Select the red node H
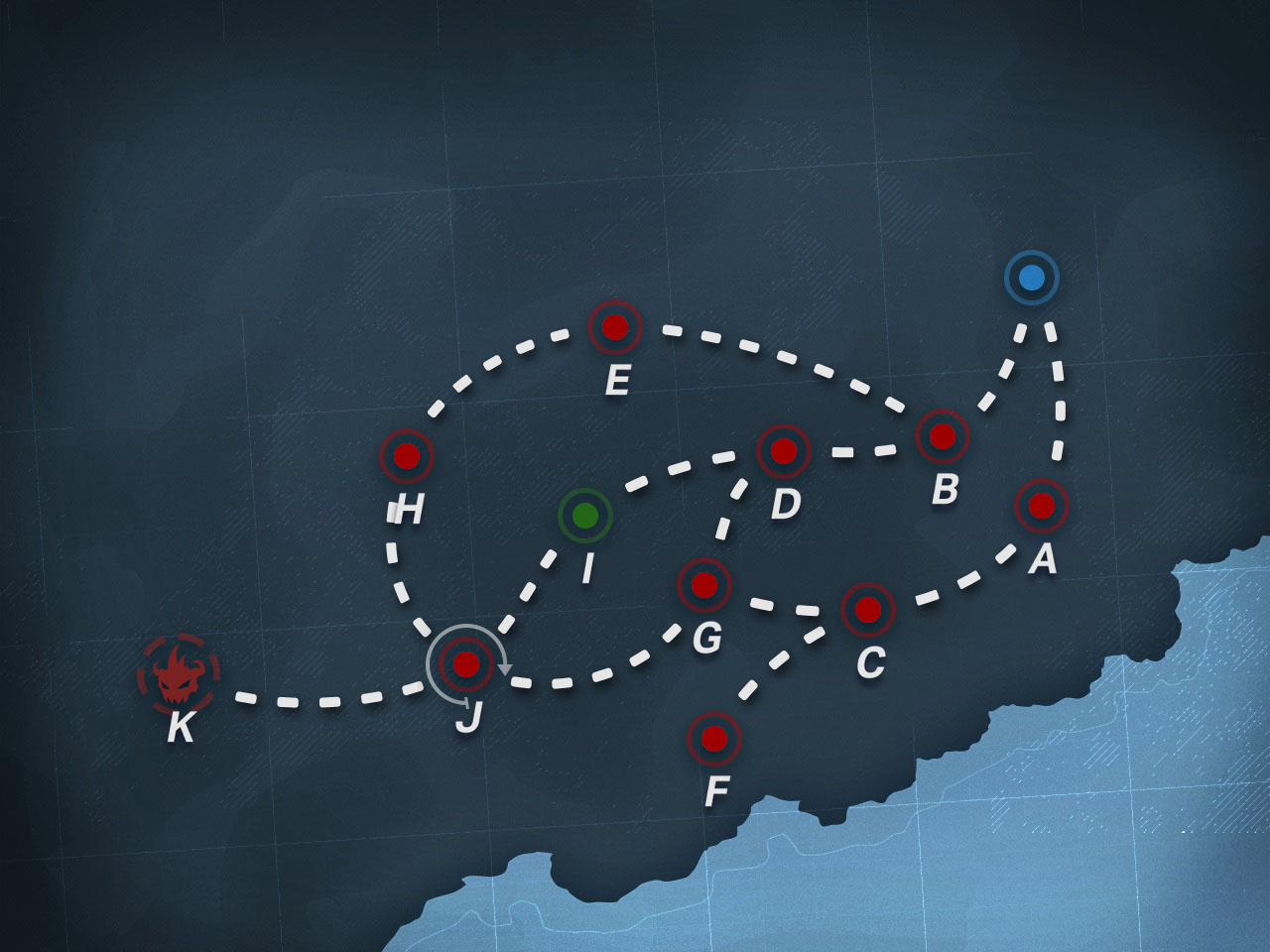1270x952 pixels. [407, 456]
